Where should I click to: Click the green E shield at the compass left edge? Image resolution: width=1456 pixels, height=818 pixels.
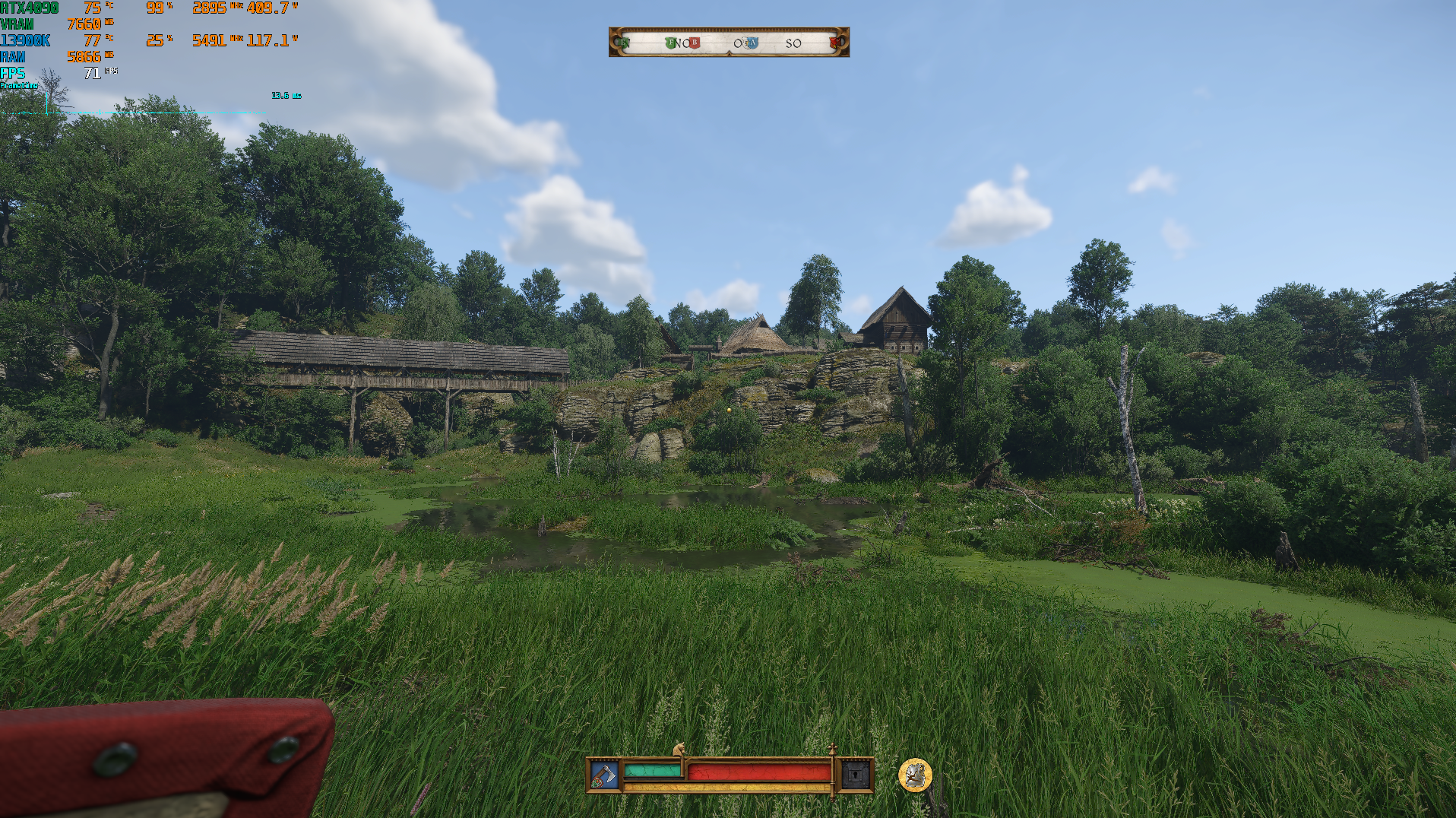[622, 43]
